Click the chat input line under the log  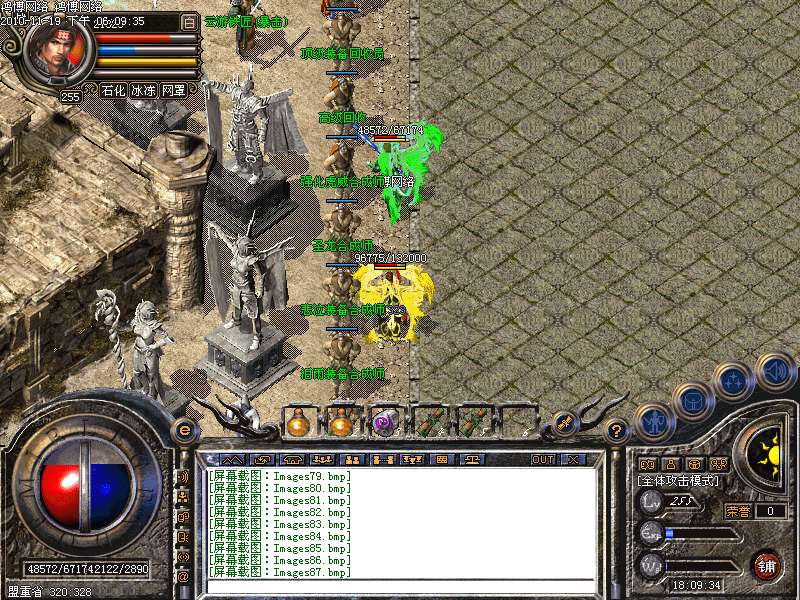[x=400, y=586]
